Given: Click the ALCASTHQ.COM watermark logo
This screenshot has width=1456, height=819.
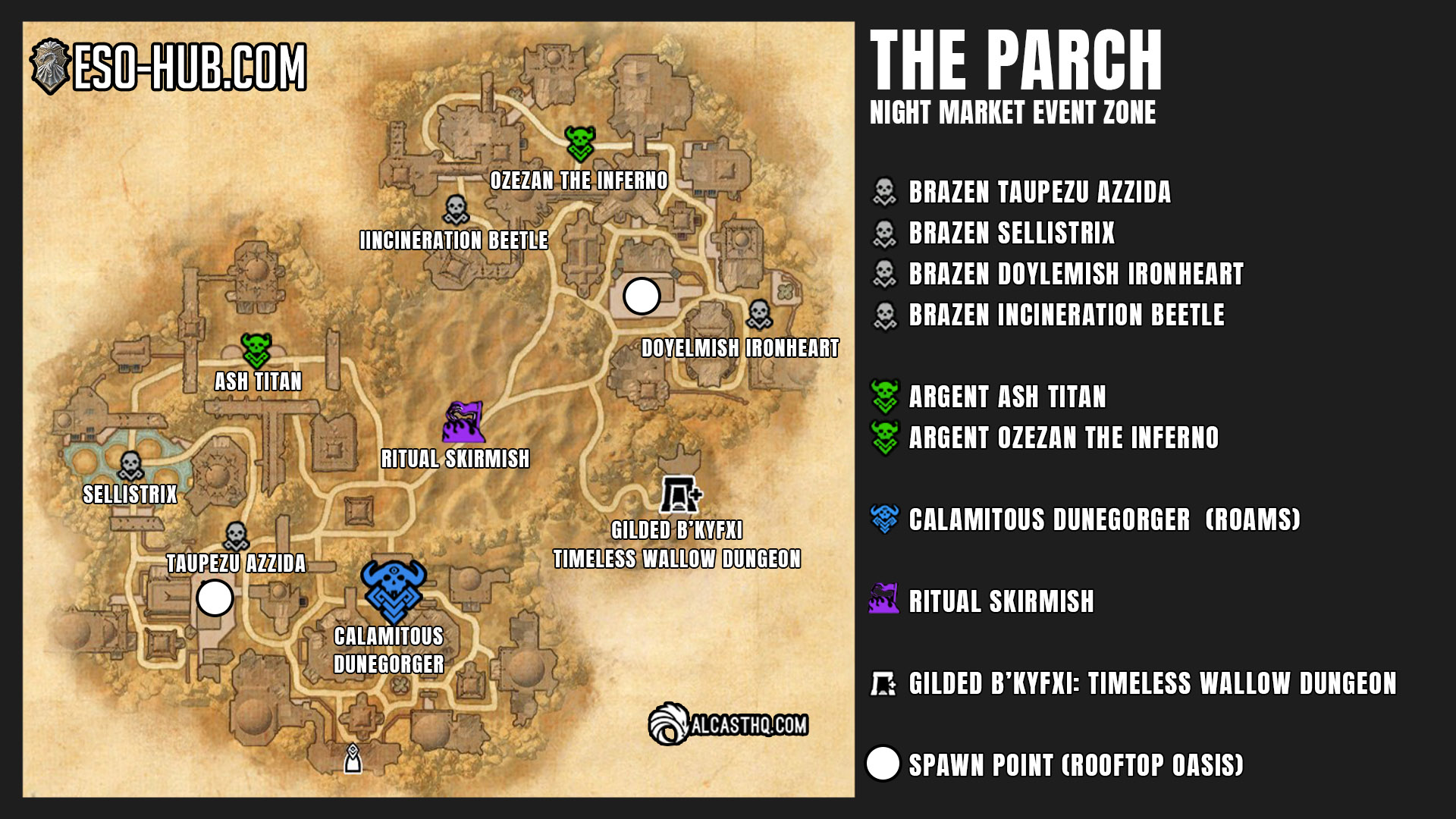Looking at the screenshot, I should click(728, 724).
